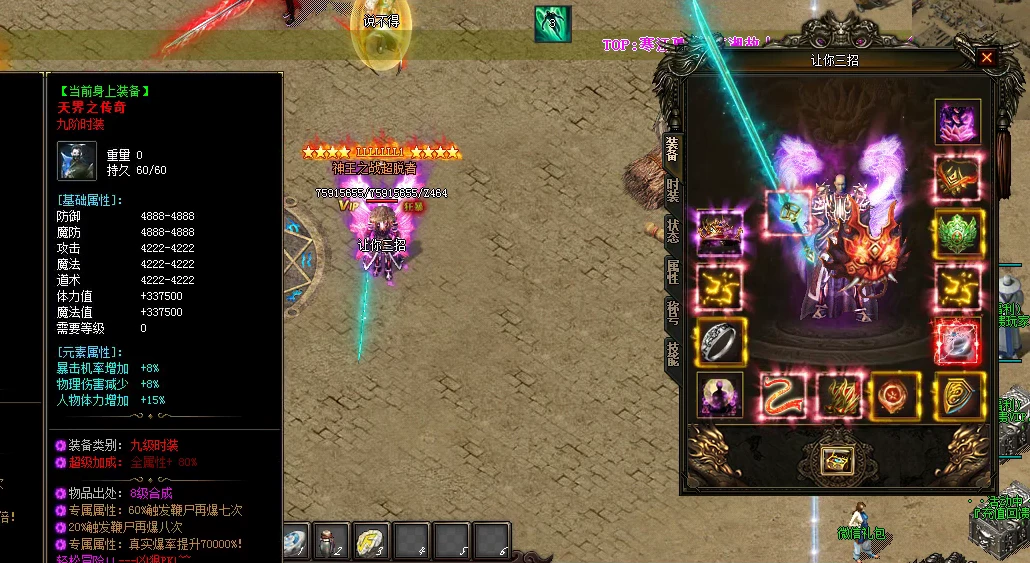Use the yellow rune stone in hotbar slot 3
Image resolution: width=1030 pixels, height=563 pixels.
coord(370,541)
